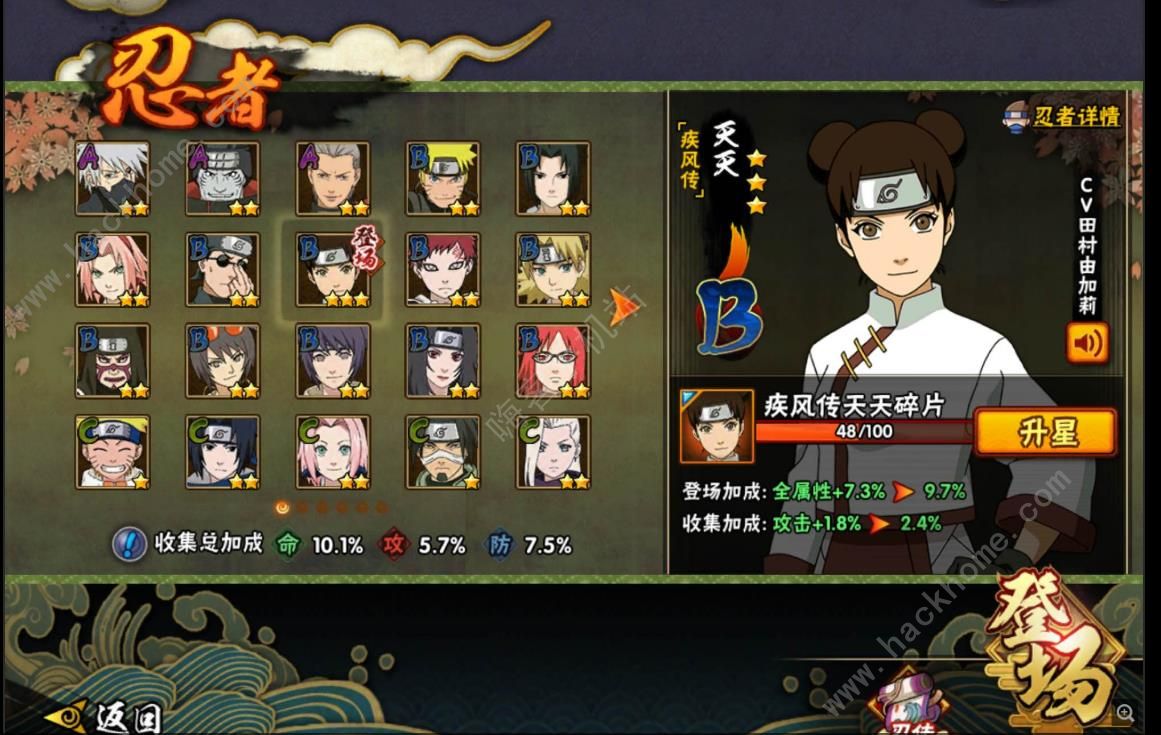Screen dimensions: 1161x735
Task: Select the Tenten portrait marked 登场
Action: point(333,270)
